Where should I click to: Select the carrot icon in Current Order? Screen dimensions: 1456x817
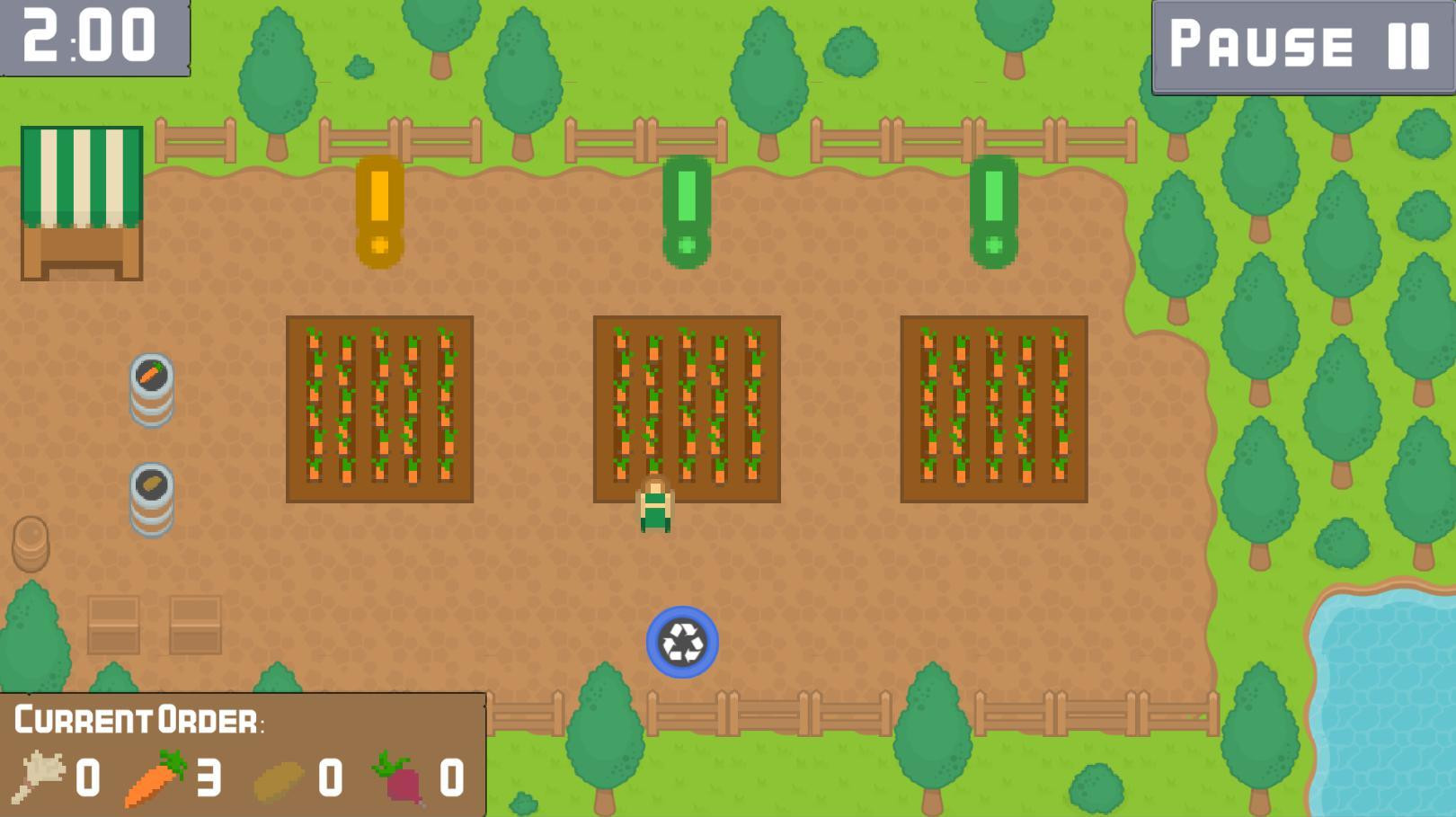click(151, 778)
